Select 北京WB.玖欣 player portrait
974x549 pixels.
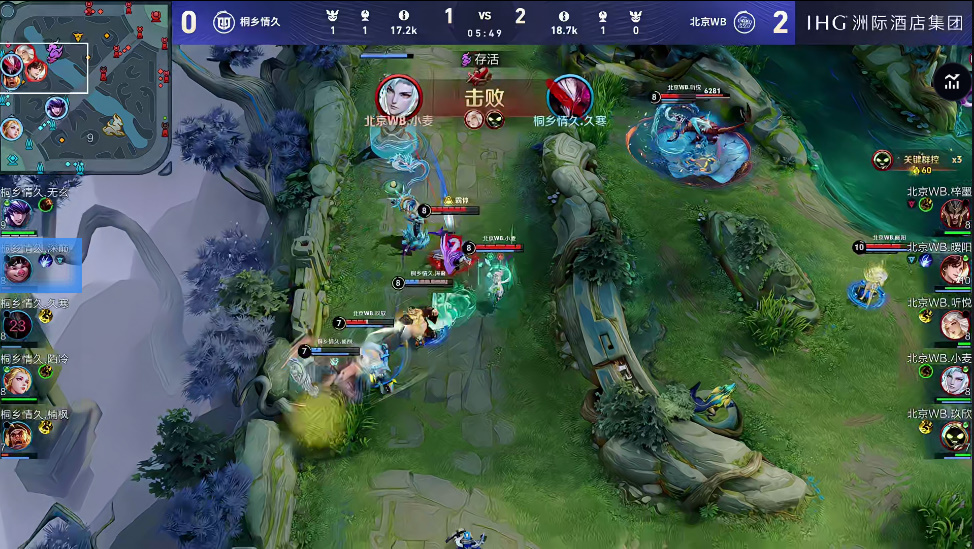(955, 436)
